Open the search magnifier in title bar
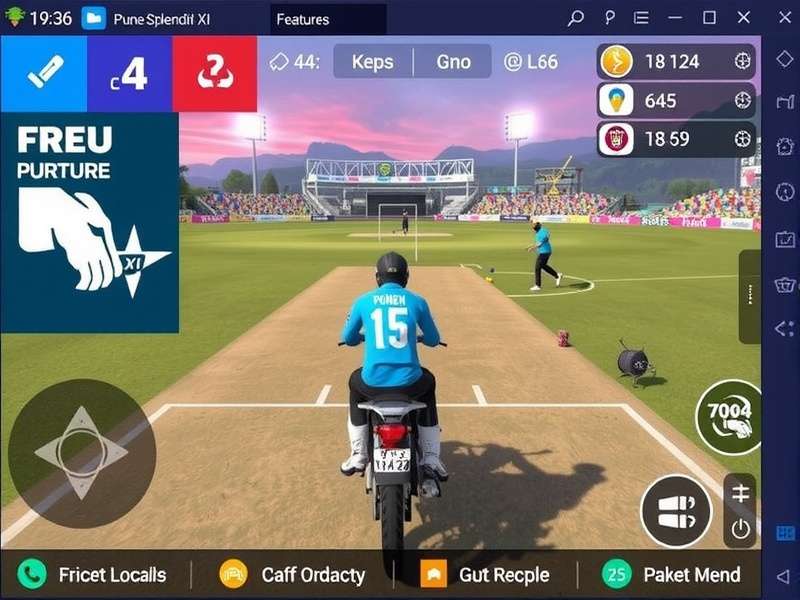 pos(575,18)
